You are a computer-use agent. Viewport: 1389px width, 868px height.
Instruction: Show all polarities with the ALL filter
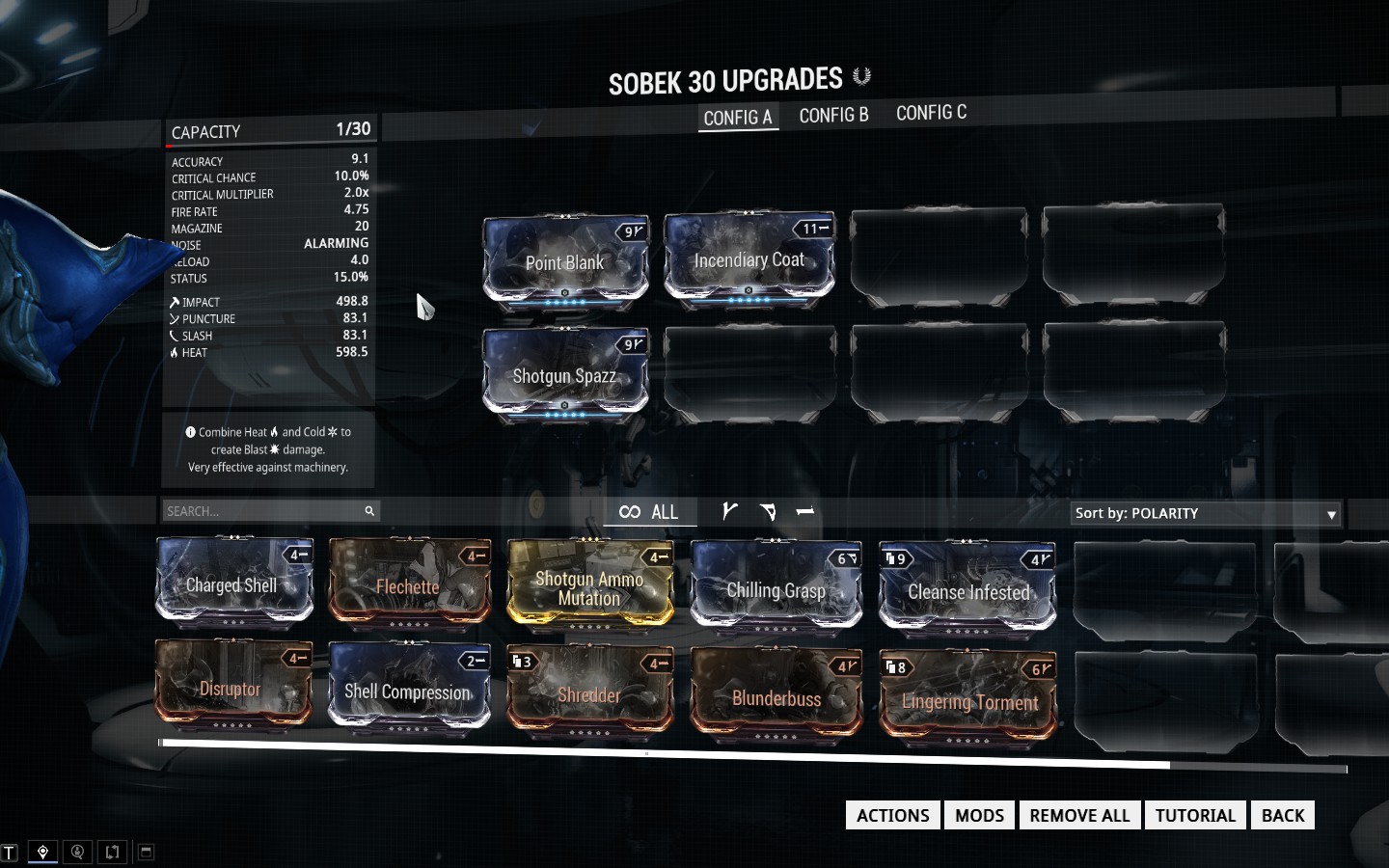click(x=649, y=512)
